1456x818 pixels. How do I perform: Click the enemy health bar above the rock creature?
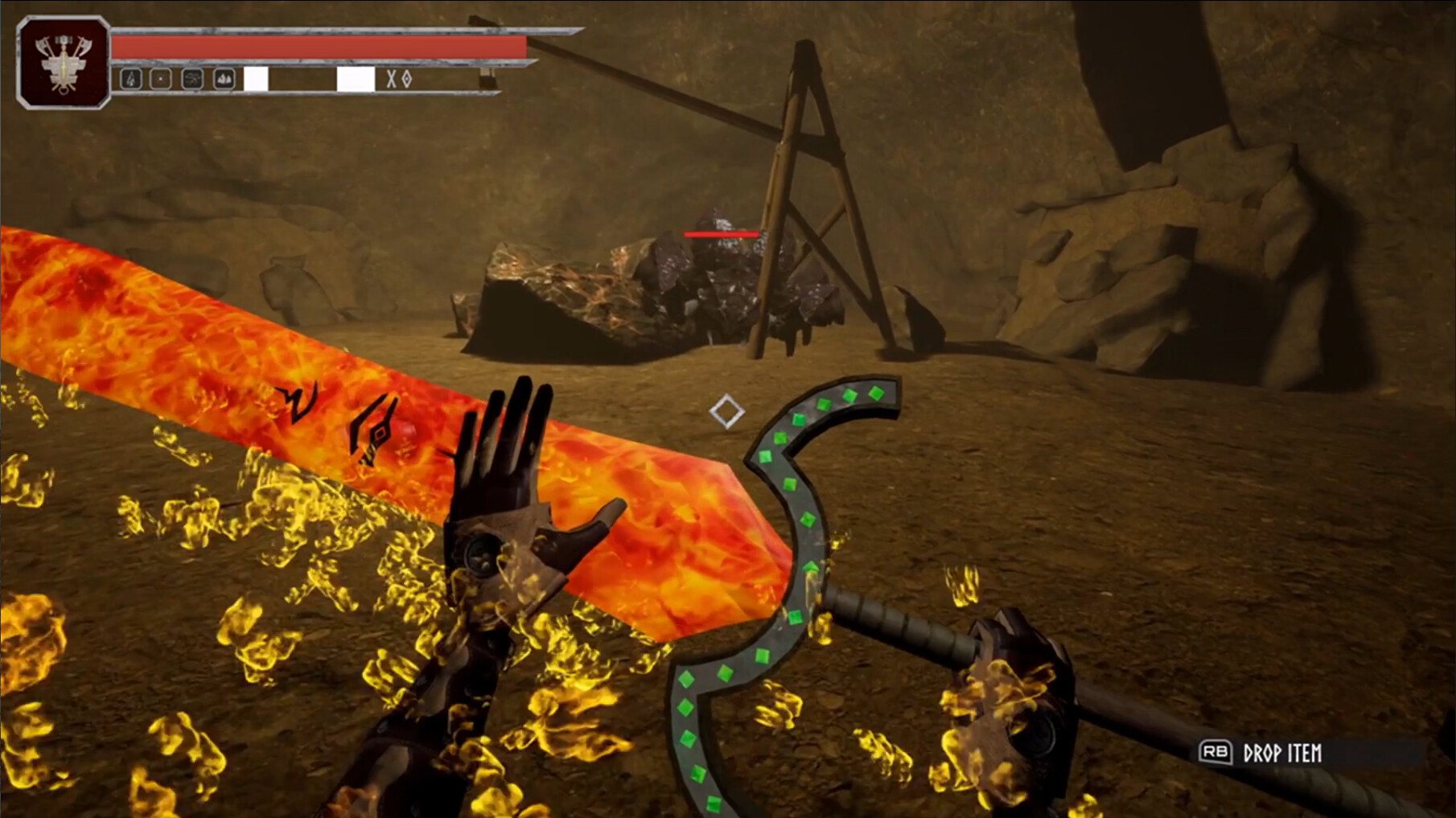click(x=722, y=233)
